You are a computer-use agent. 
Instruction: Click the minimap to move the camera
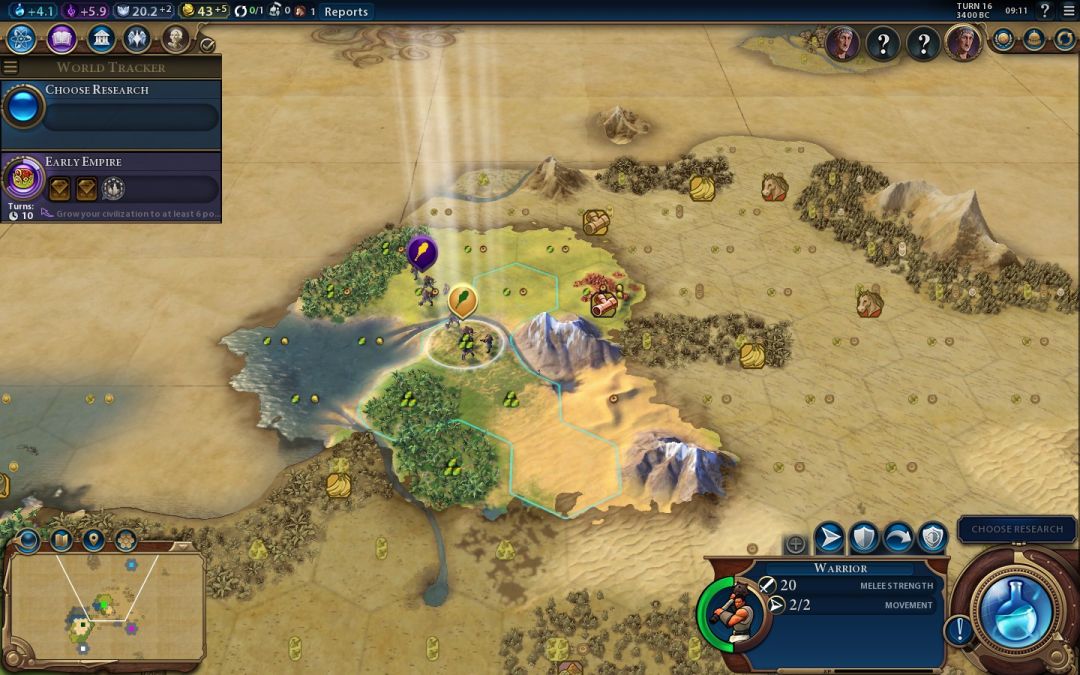pos(105,605)
